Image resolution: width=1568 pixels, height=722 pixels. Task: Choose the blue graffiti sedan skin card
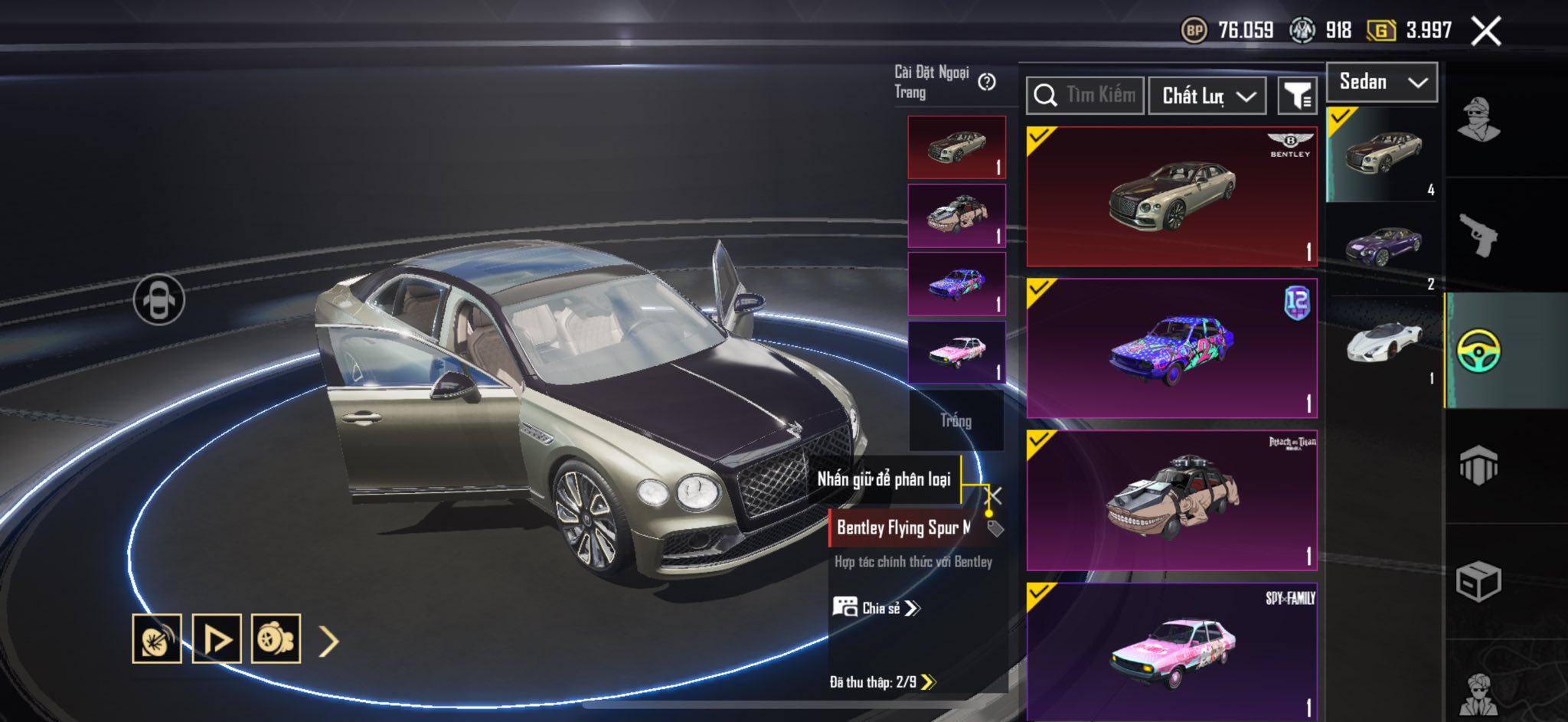[x=1171, y=348]
